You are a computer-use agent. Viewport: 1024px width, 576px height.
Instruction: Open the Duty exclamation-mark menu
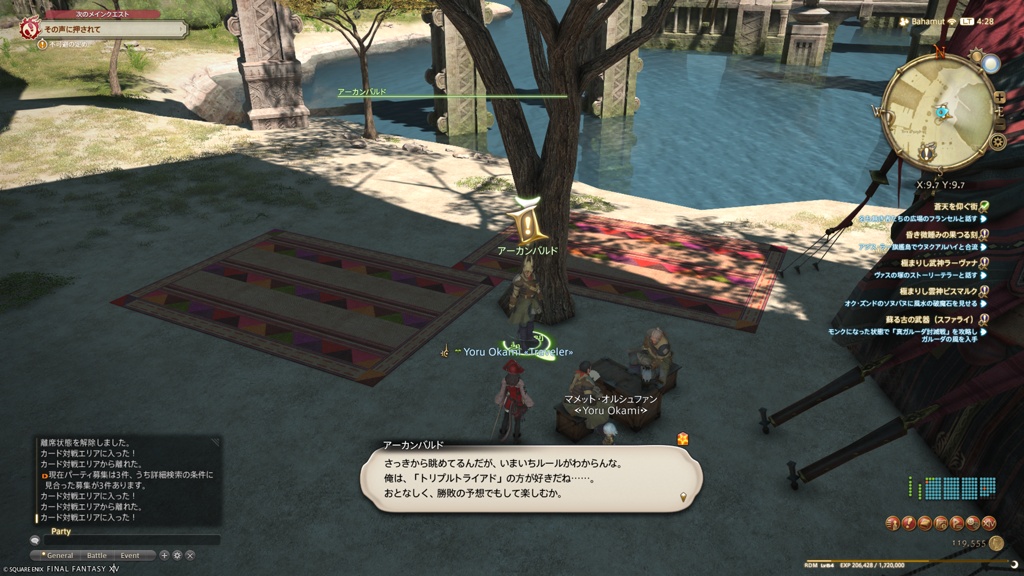[x=908, y=523]
